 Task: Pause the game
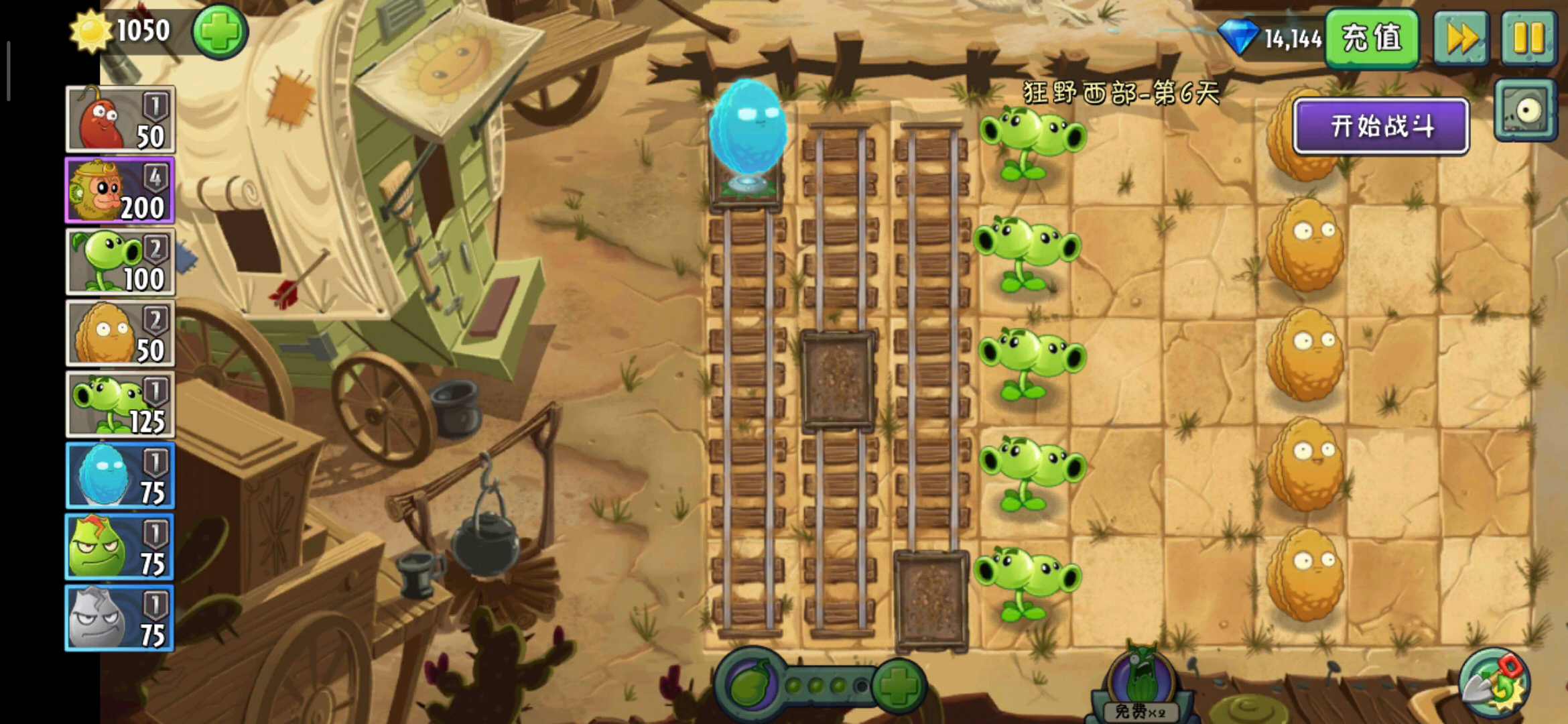[x=1528, y=38]
